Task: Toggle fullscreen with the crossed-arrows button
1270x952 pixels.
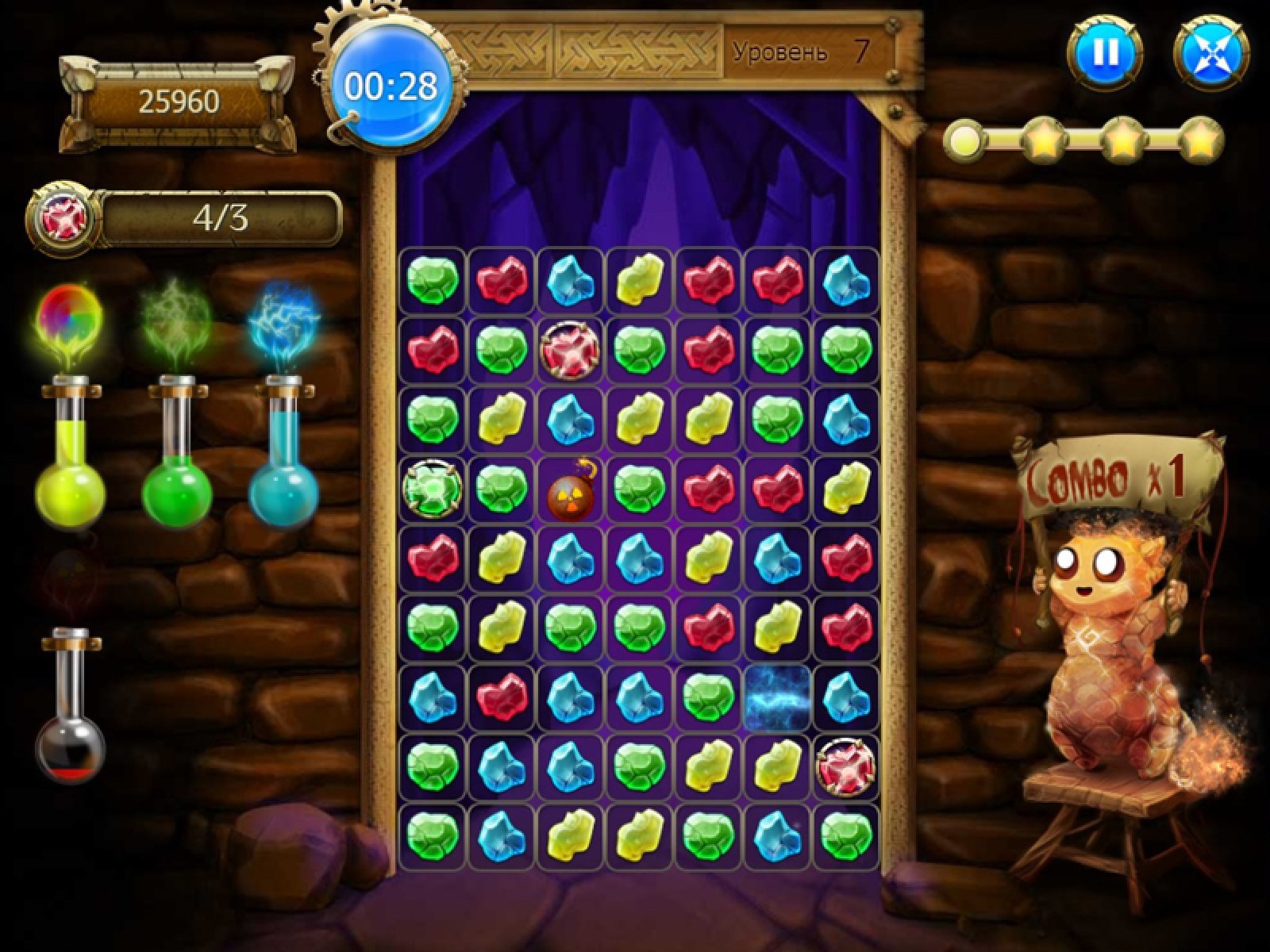Action: (x=1211, y=53)
